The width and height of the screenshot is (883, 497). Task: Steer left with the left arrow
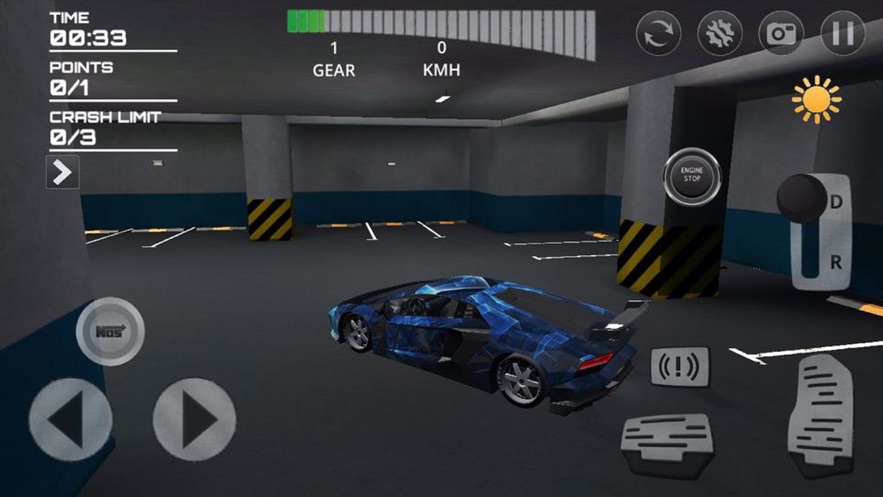click(70, 419)
